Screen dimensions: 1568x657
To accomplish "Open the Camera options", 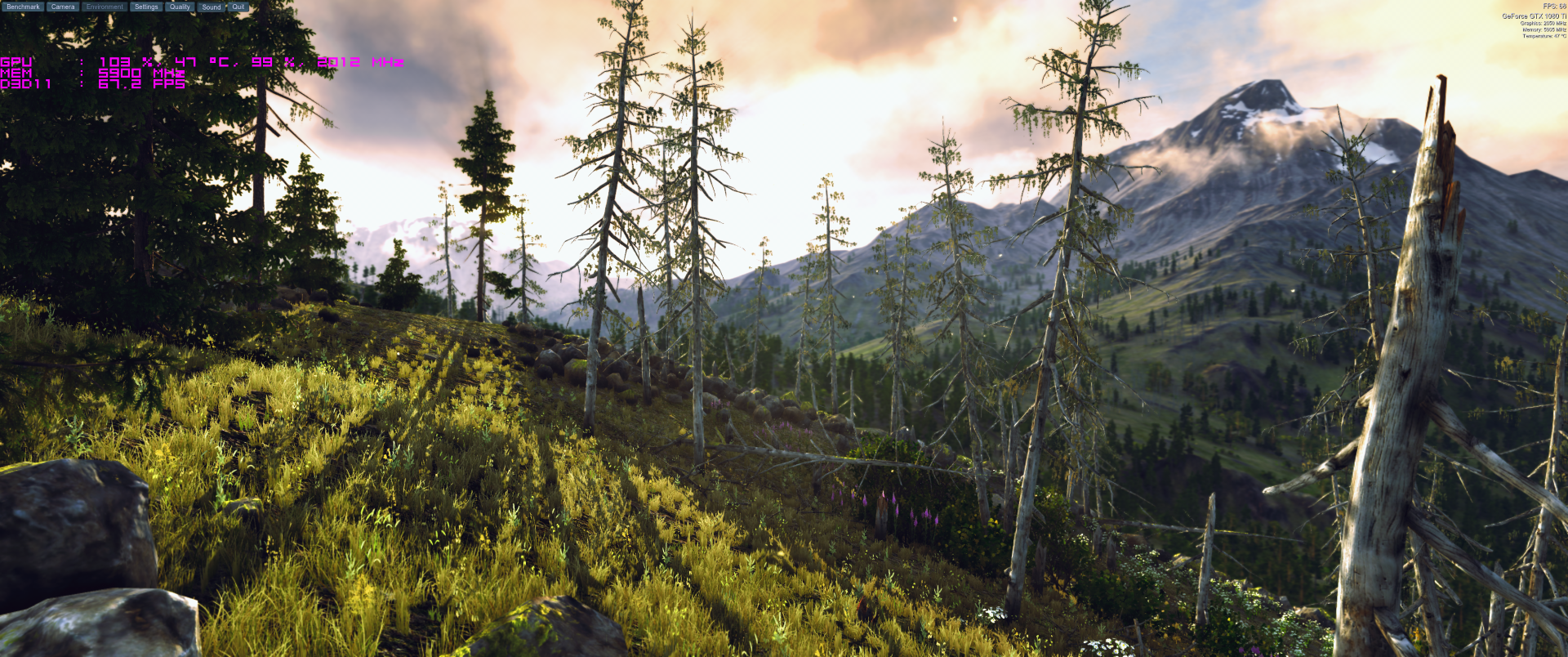I will tap(63, 7).
